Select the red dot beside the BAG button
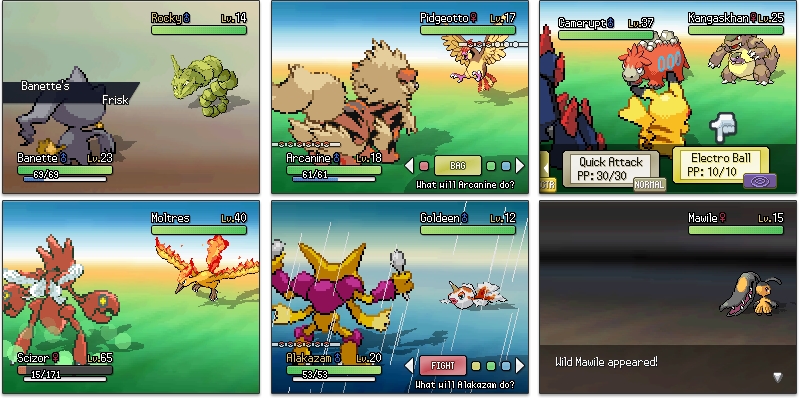 click(x=424, y=165)
